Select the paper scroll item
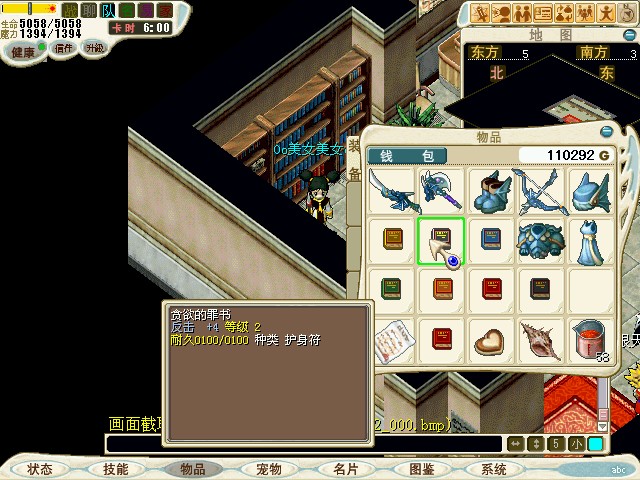This screenshot has height=480, width=640. pos(392,338)
